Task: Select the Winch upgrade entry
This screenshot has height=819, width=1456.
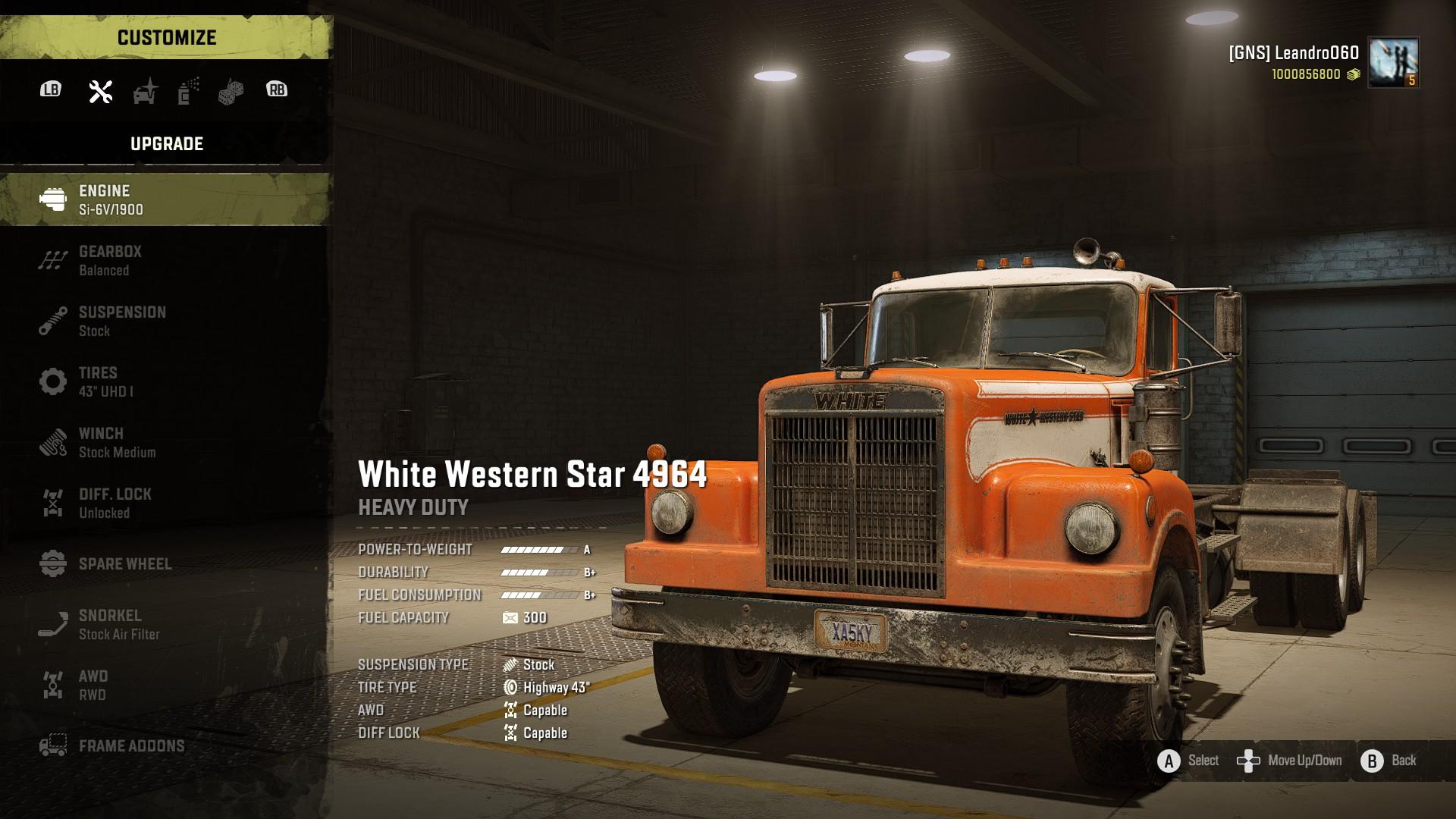Action: click(x=165, y=442)
